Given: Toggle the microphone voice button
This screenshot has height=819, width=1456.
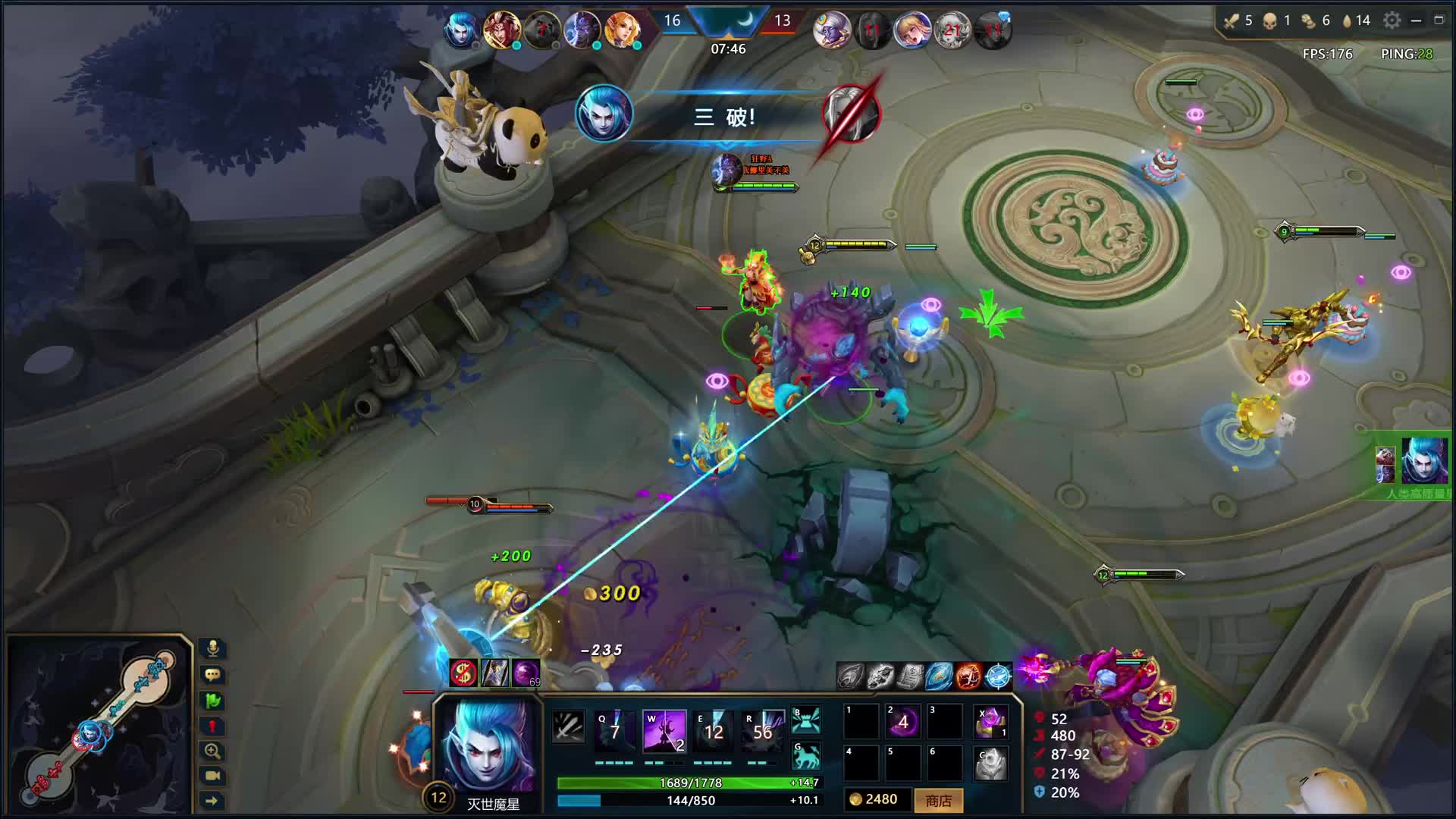Looking at the screenshot, I should [x=213, y=648].
